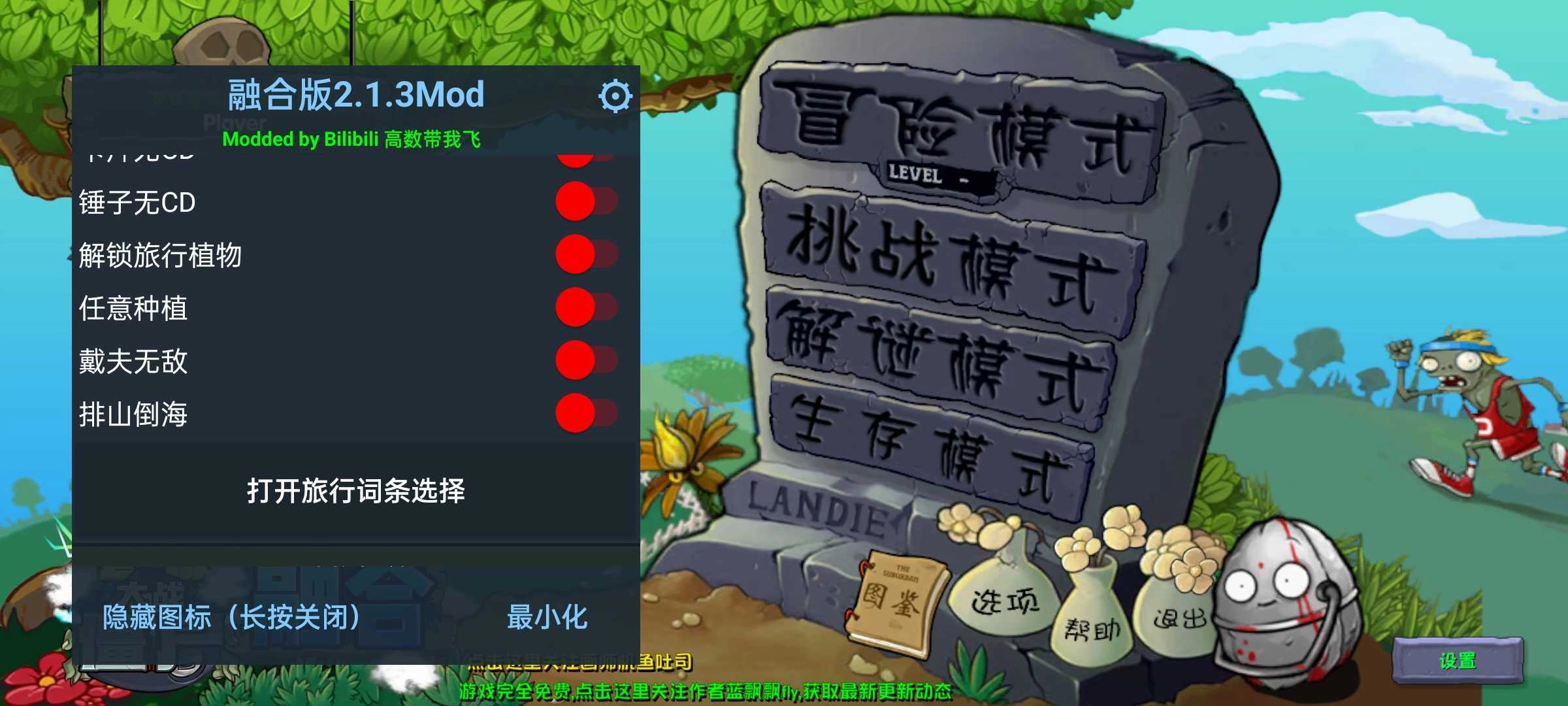Viewport: 1568px width, 706px height.
Task: Minimize the mod menu via 最小化
Action: click(x=547, y=614)
